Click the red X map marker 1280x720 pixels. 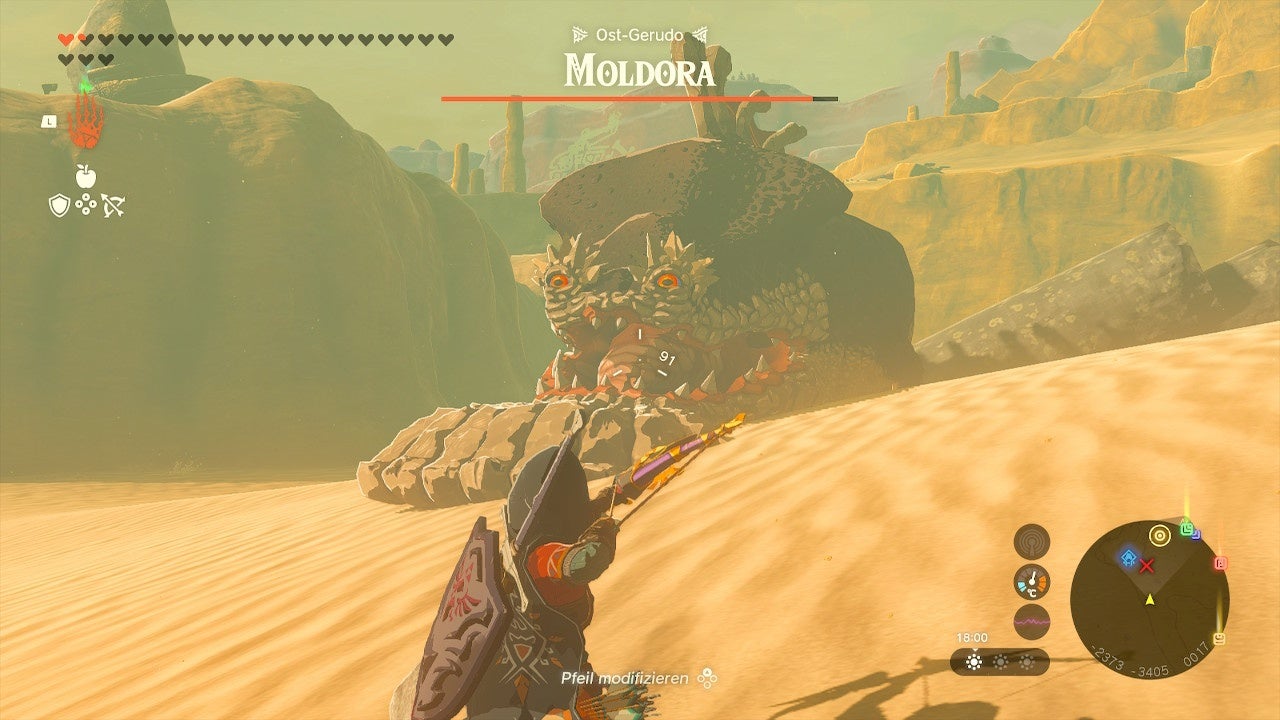tap(1146, 565)
